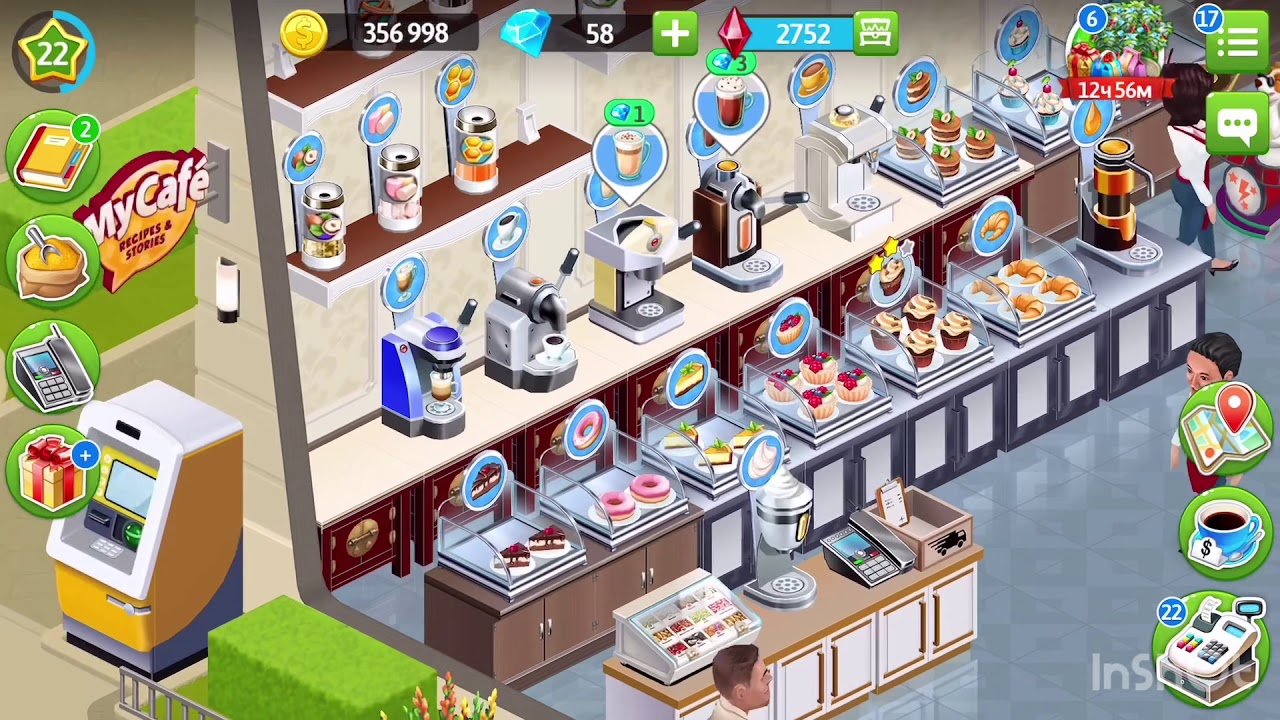Click the green plus to buy diamonds
Viewport: 1280px width, 720px height.
click(675, 34)
